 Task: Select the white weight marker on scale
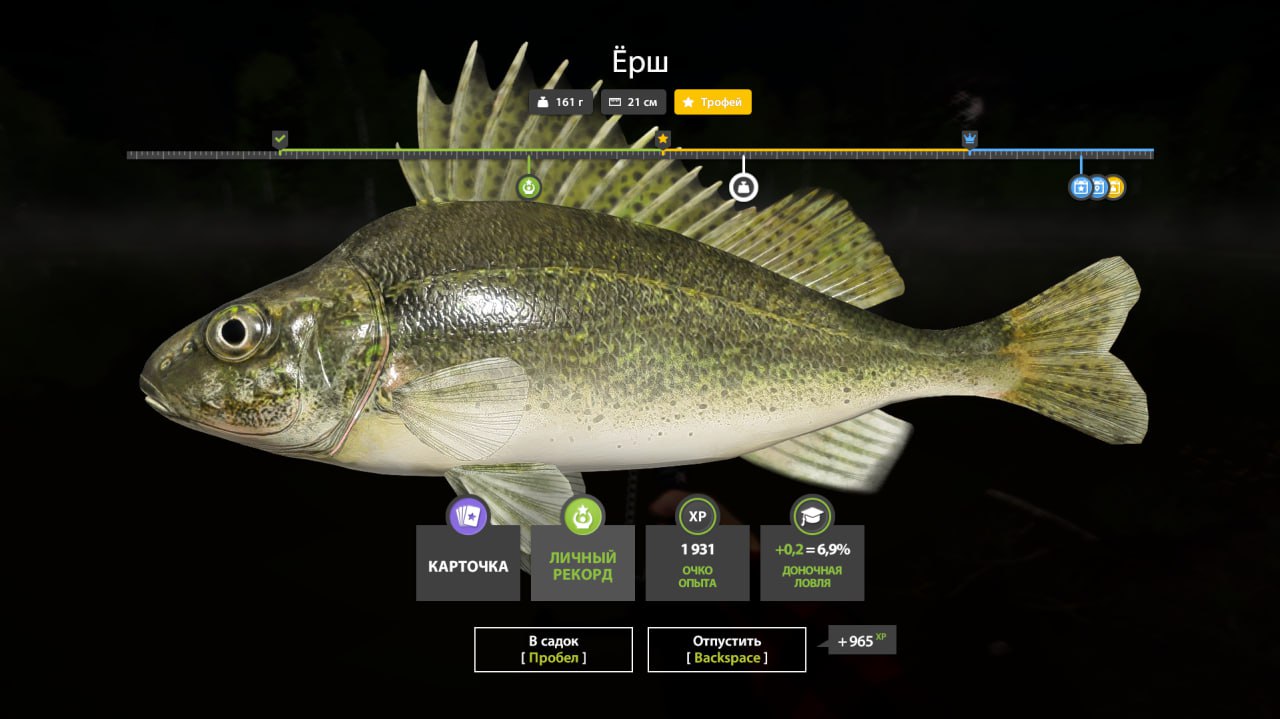click(x=743, y=187)
